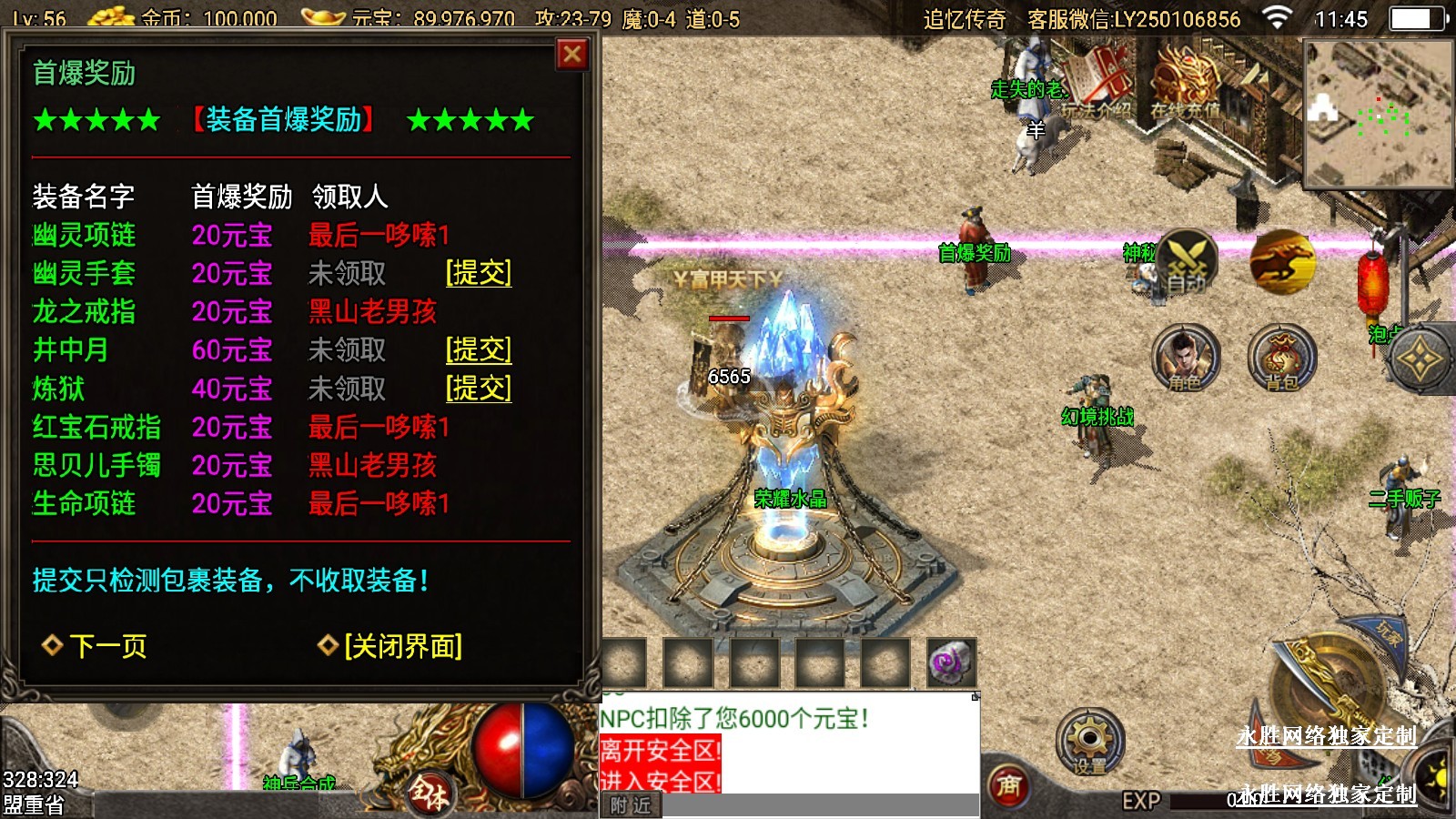Submit 幽灵手套 for the first-drop reward
This screenshot has width=1456, height=819.
coord(479,273)
